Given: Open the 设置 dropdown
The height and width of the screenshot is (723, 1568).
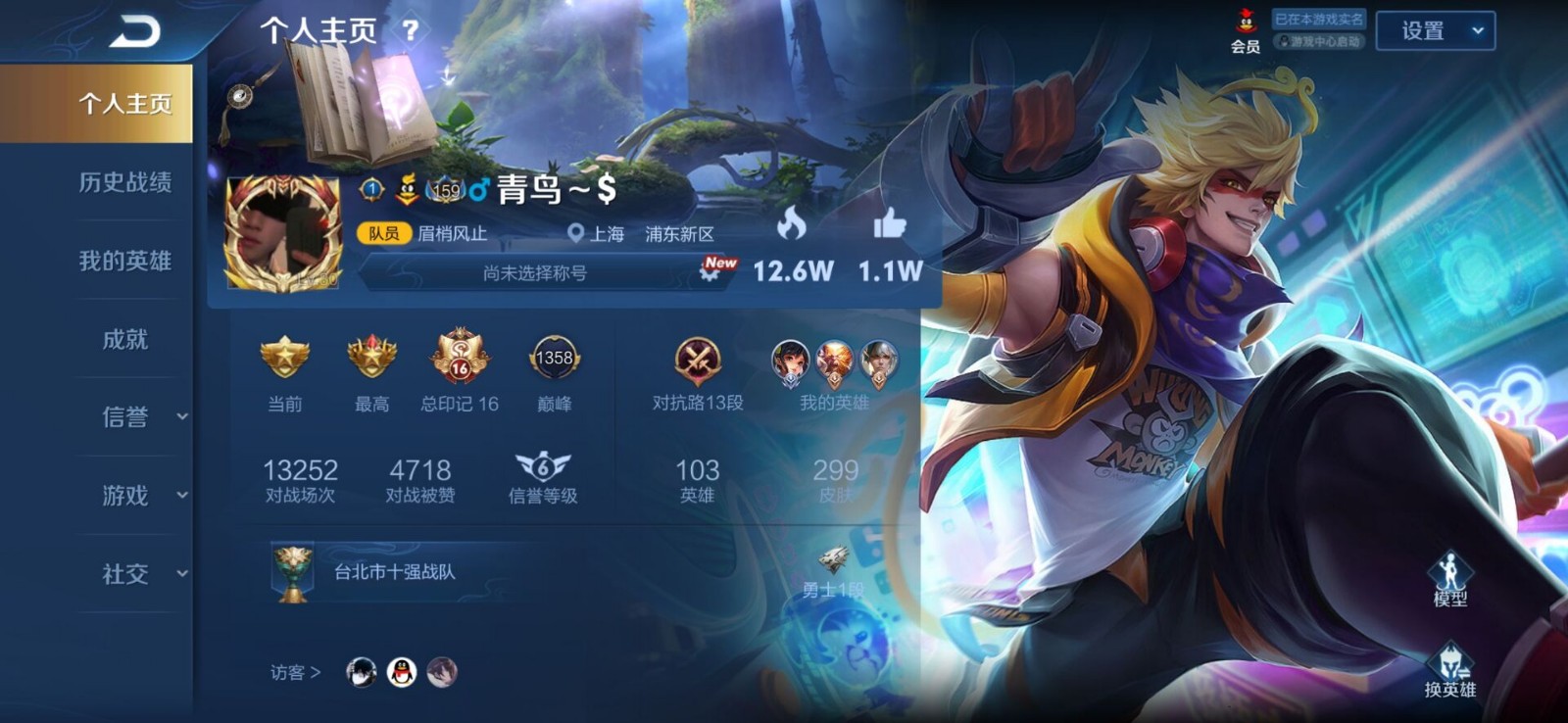Looking at the screenshot, I should point(1435,31).
